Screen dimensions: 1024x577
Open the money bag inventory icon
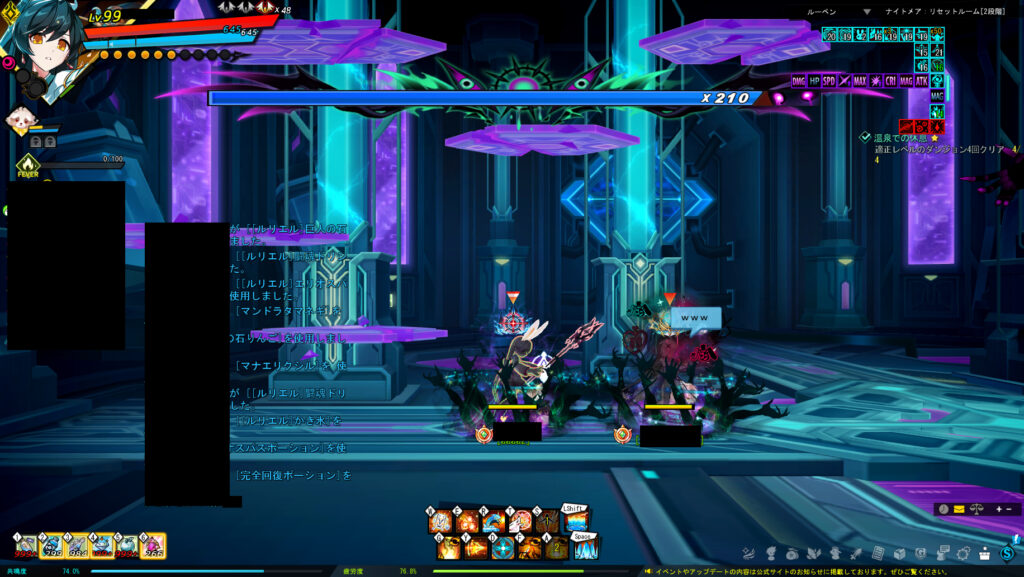[x=791, y=553]
